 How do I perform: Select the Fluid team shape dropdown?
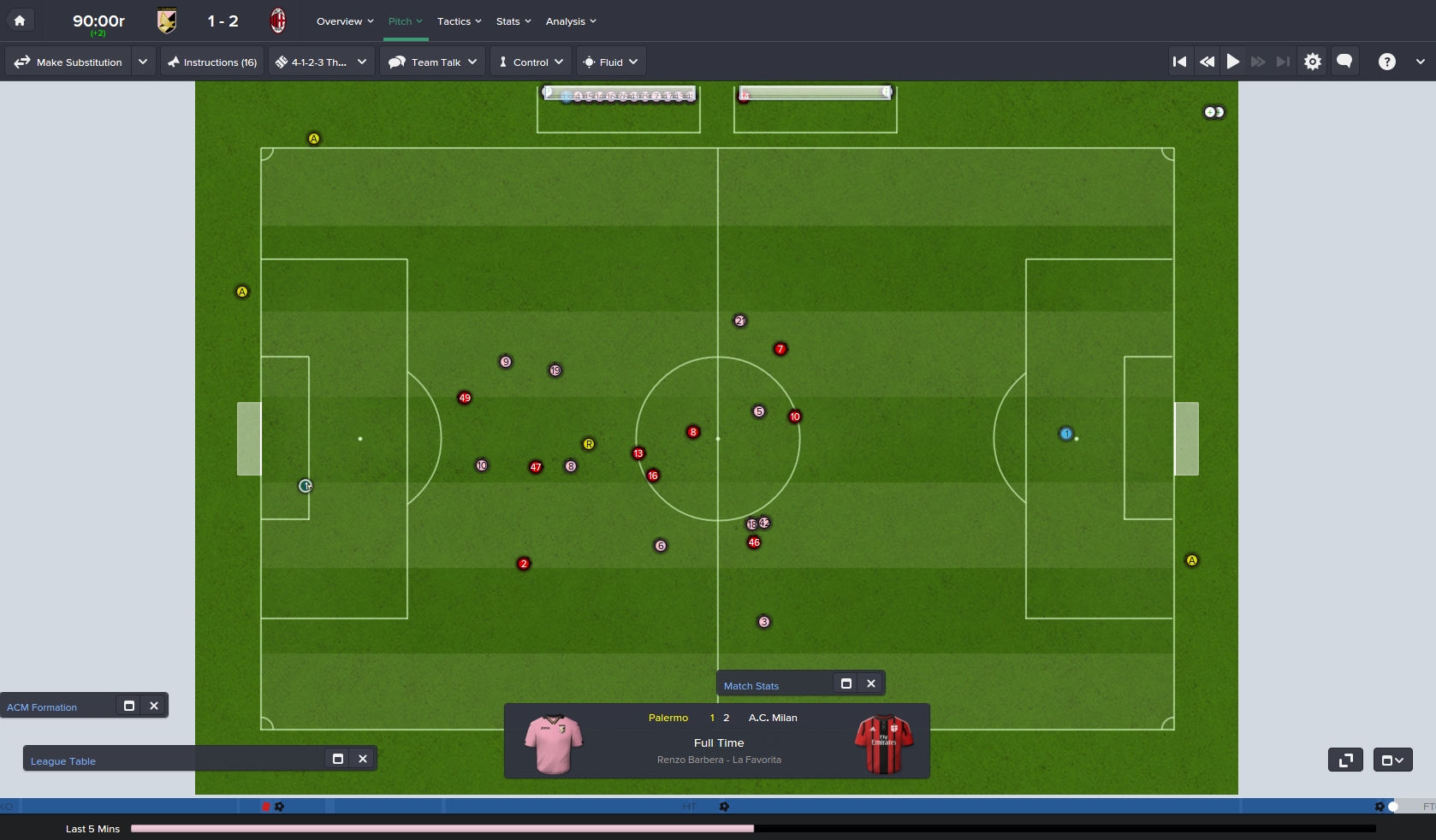(x=611, y=62)
